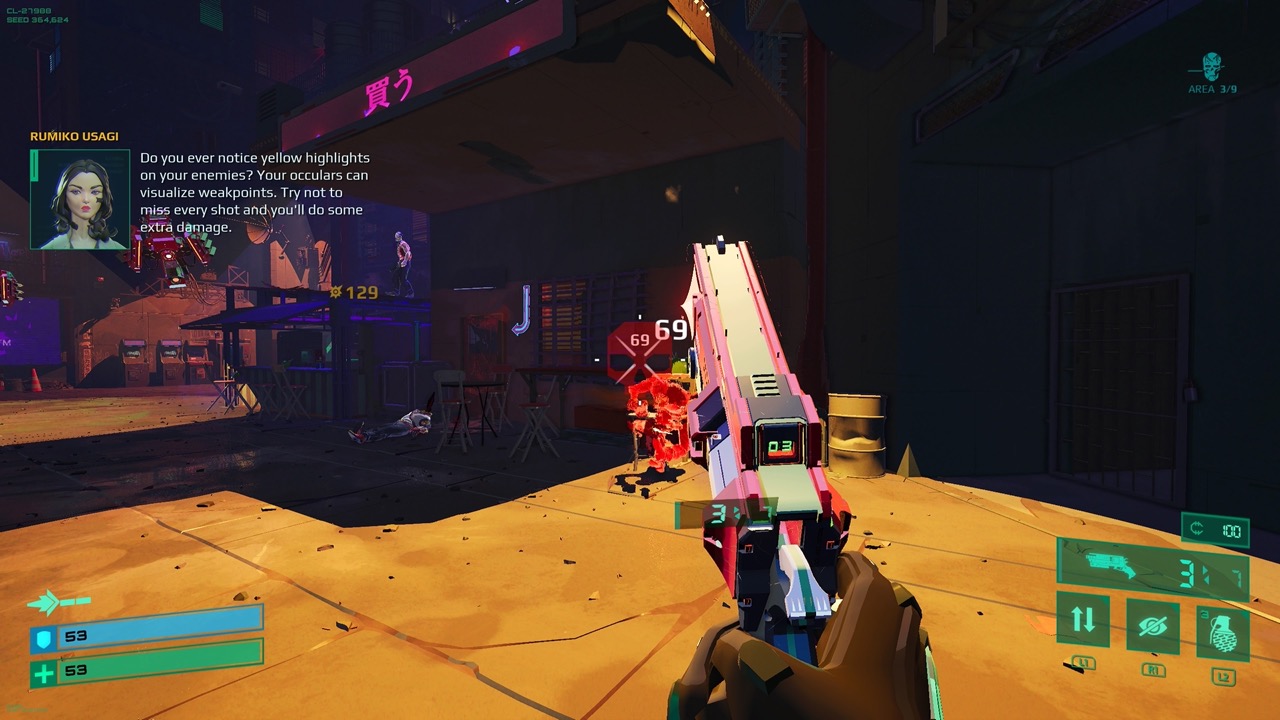Toggle the crossed-eye cloak ability above R1
Screen dimensions: 1280x720
click(x=1154, y=626)
